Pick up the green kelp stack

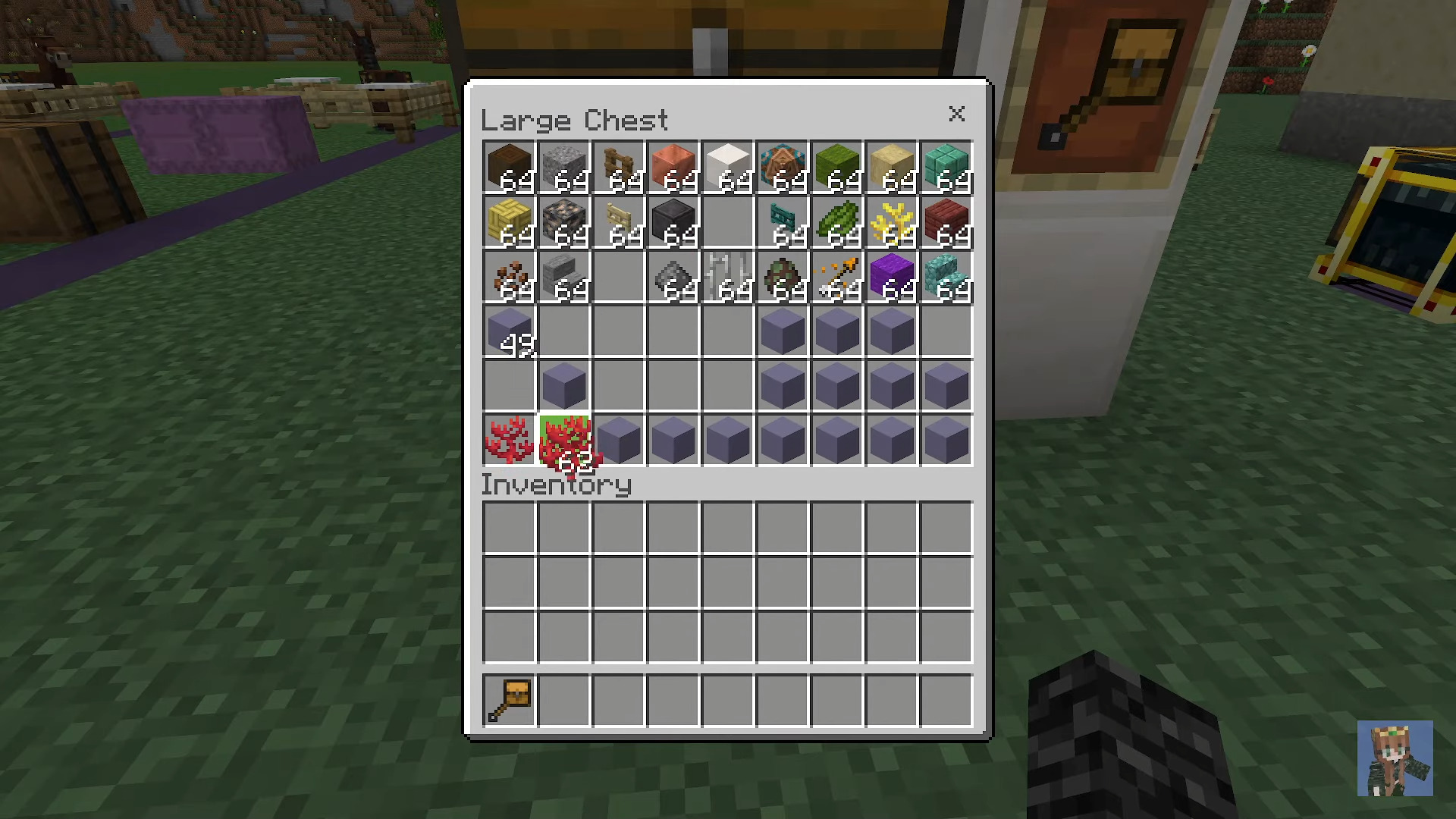click(837, 223)
